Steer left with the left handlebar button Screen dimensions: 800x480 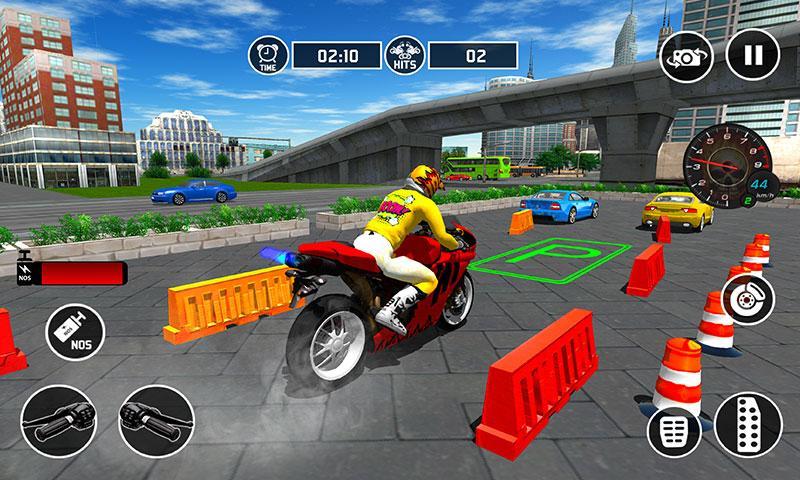pyautogui.click(x=56, y=415)
